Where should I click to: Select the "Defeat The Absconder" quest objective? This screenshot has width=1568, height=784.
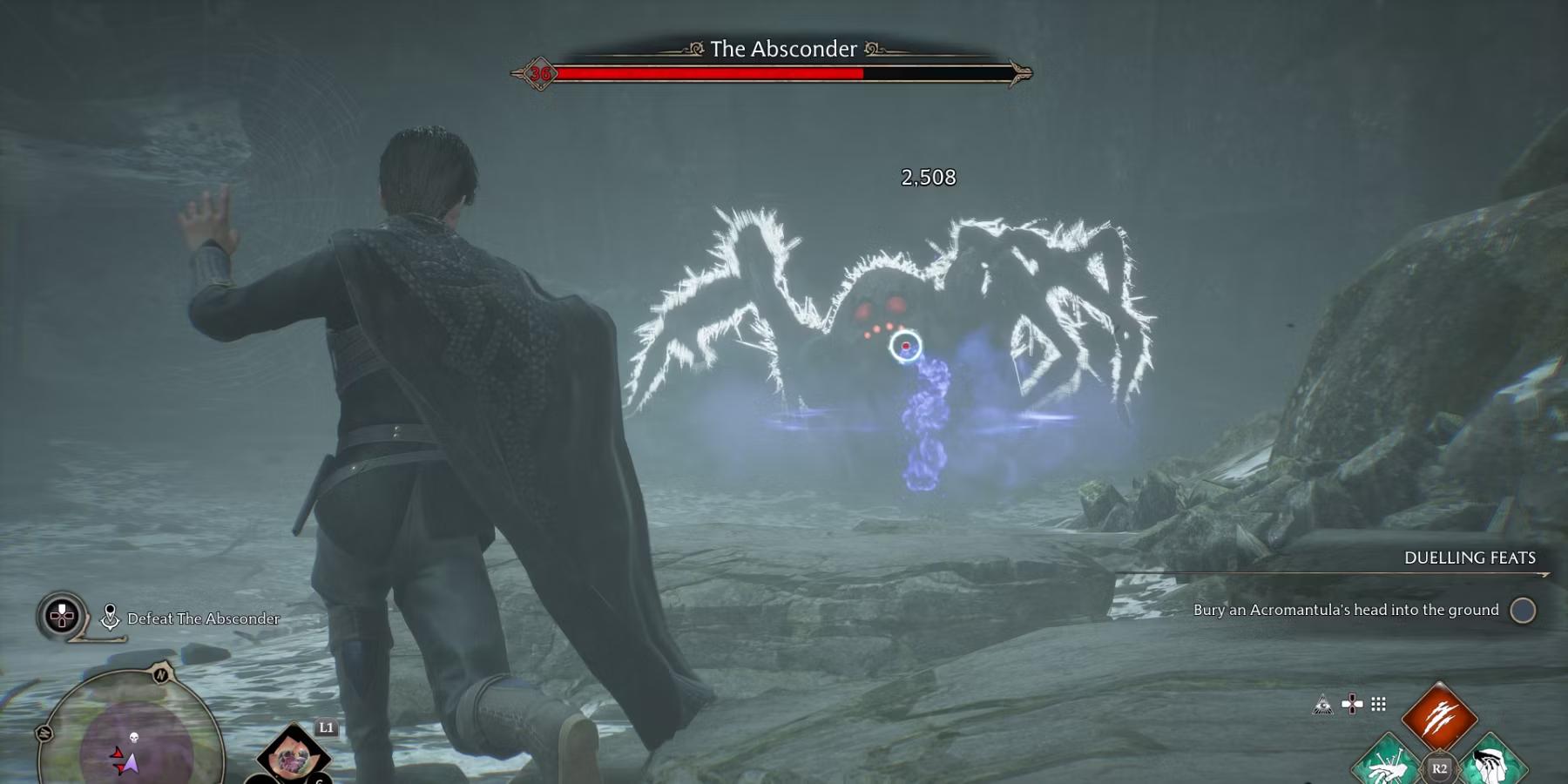pos(203,618)
